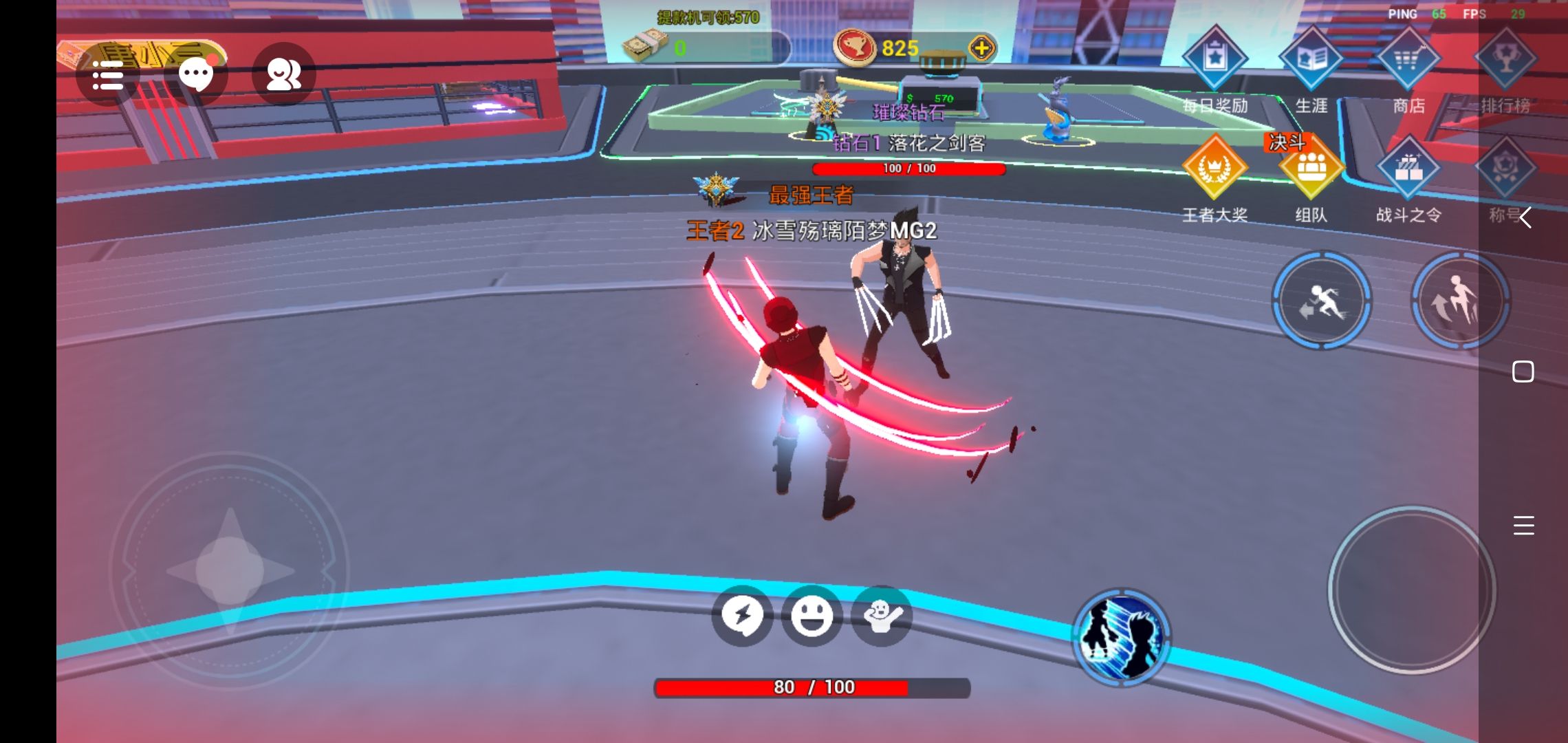Activate the blue character special skill
Viewport: 1568px width, 743px height.
1121,636
